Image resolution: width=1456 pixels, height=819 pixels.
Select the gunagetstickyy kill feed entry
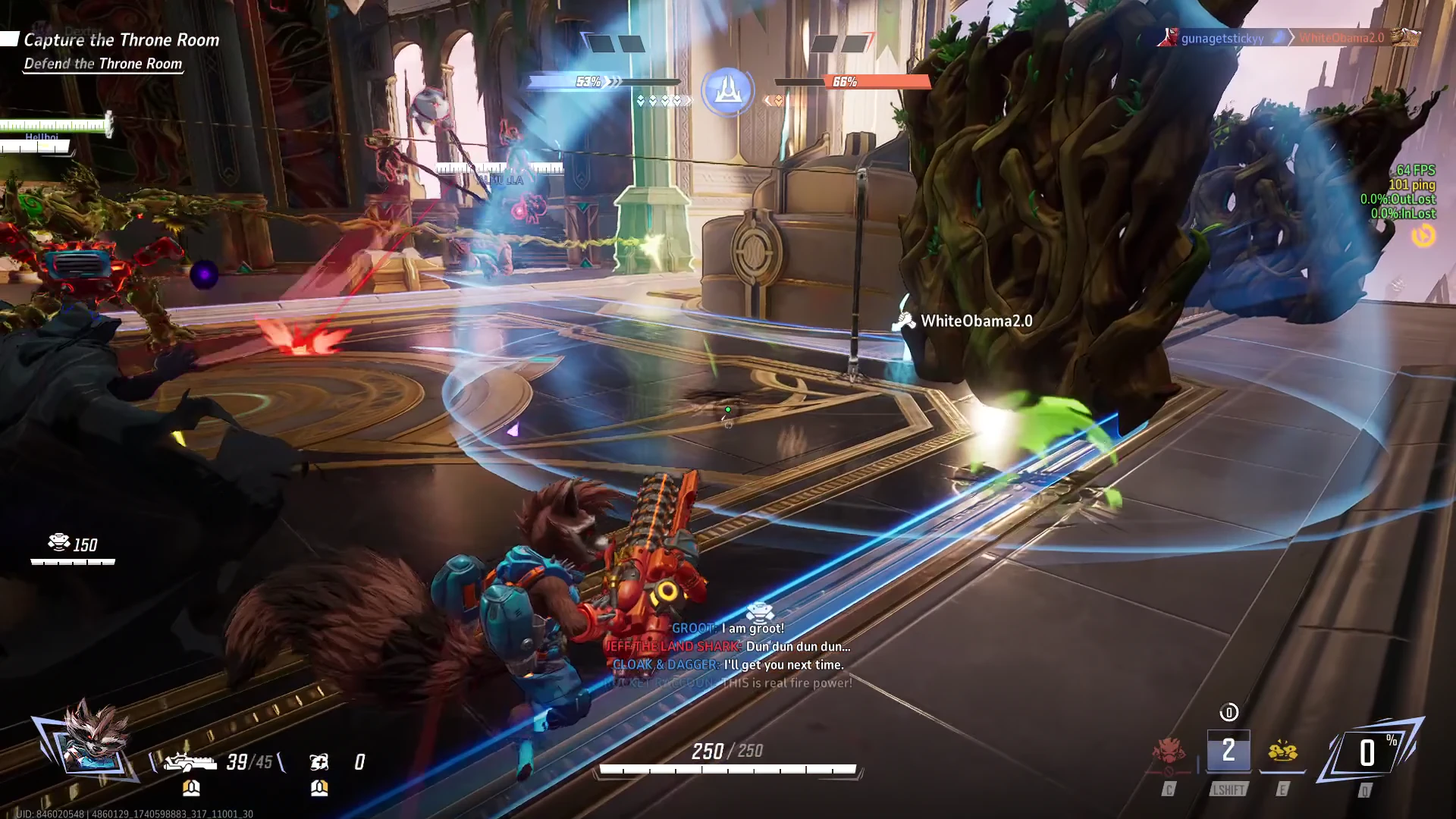tap(1222, 38)
